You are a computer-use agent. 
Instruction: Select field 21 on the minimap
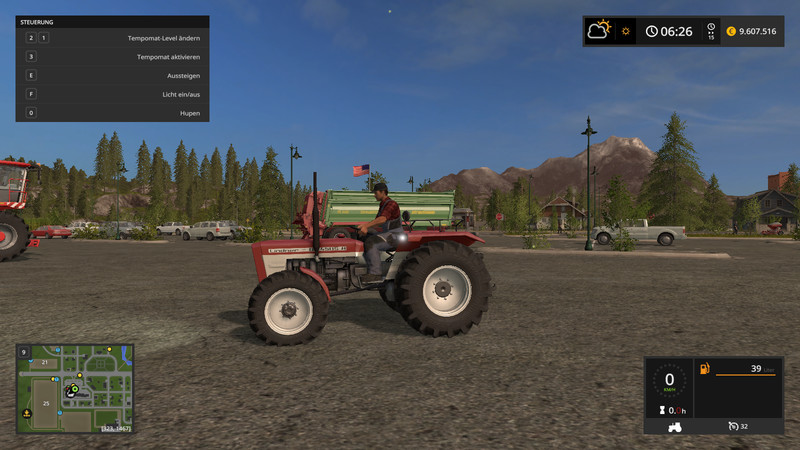click(45, 361)
